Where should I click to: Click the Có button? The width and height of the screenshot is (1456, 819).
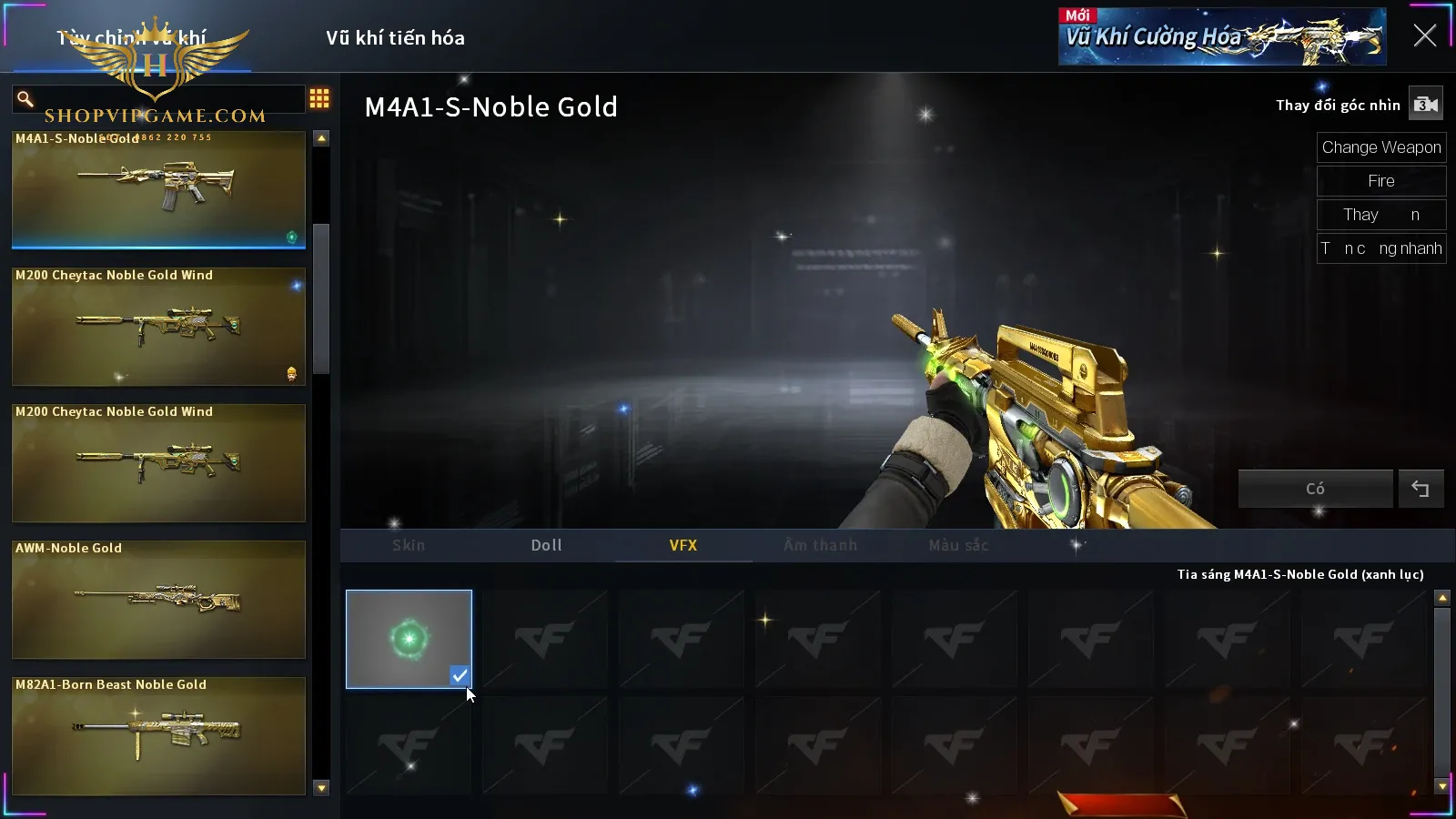pos(1315,489)
